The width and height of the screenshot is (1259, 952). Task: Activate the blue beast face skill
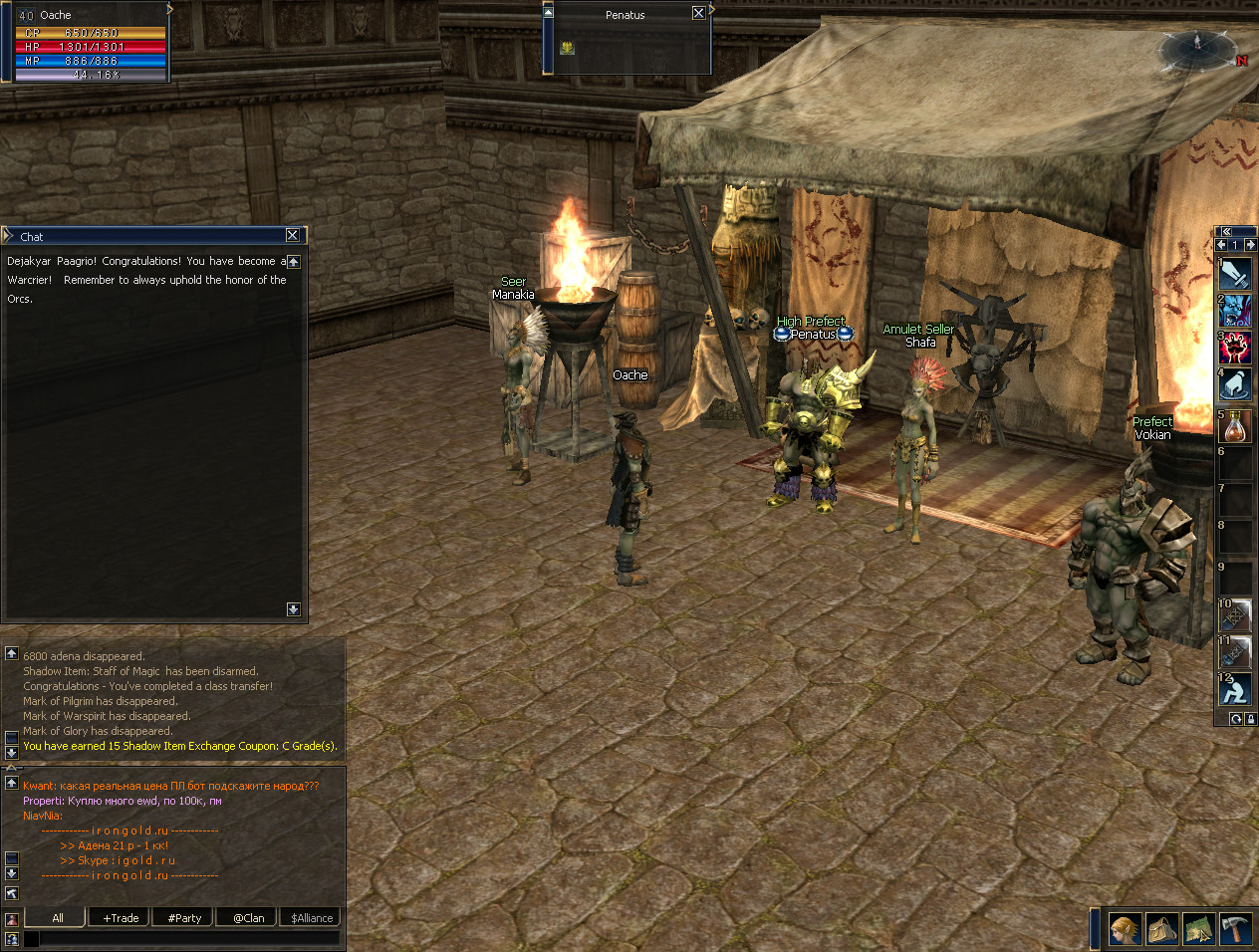pos(1235,311)
